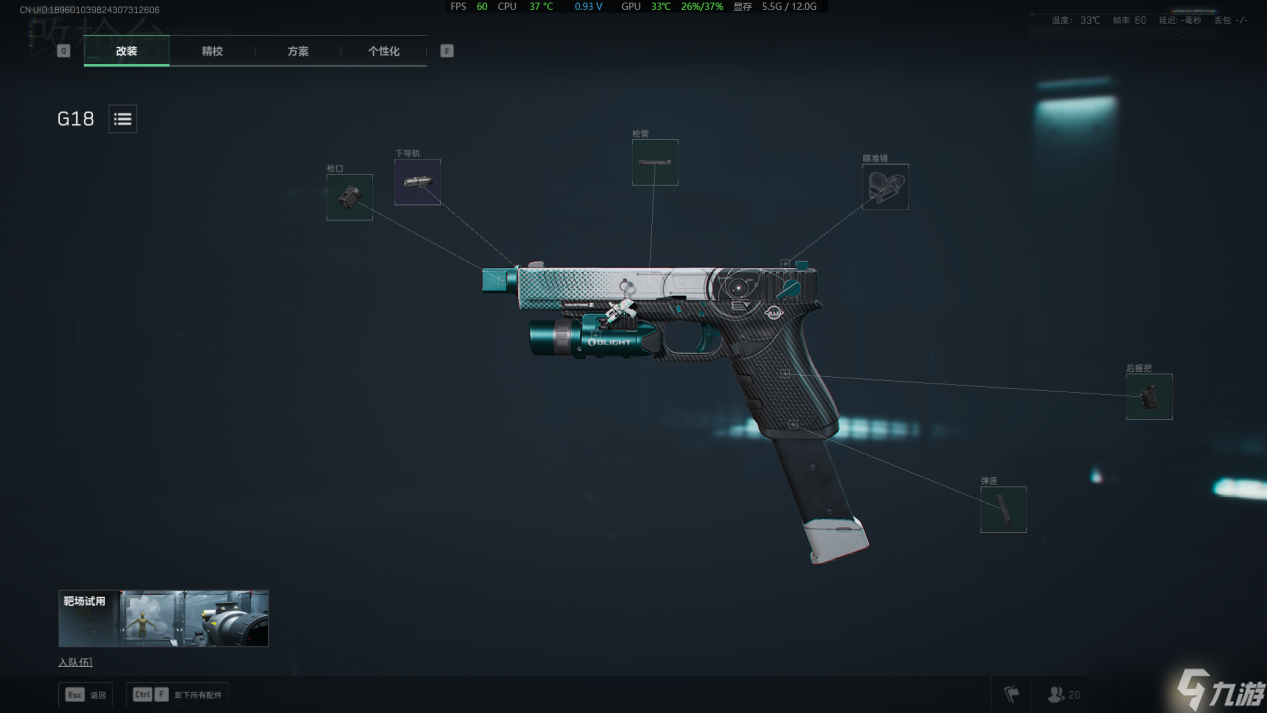Choose the 下导轨 flashlight attachment slot
The image size is (1267, 713).
coord(417,182)
